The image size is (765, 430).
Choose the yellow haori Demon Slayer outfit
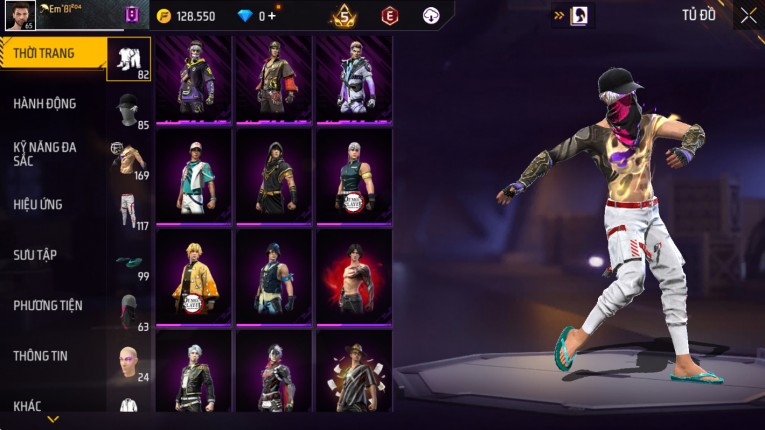point(193,277)
